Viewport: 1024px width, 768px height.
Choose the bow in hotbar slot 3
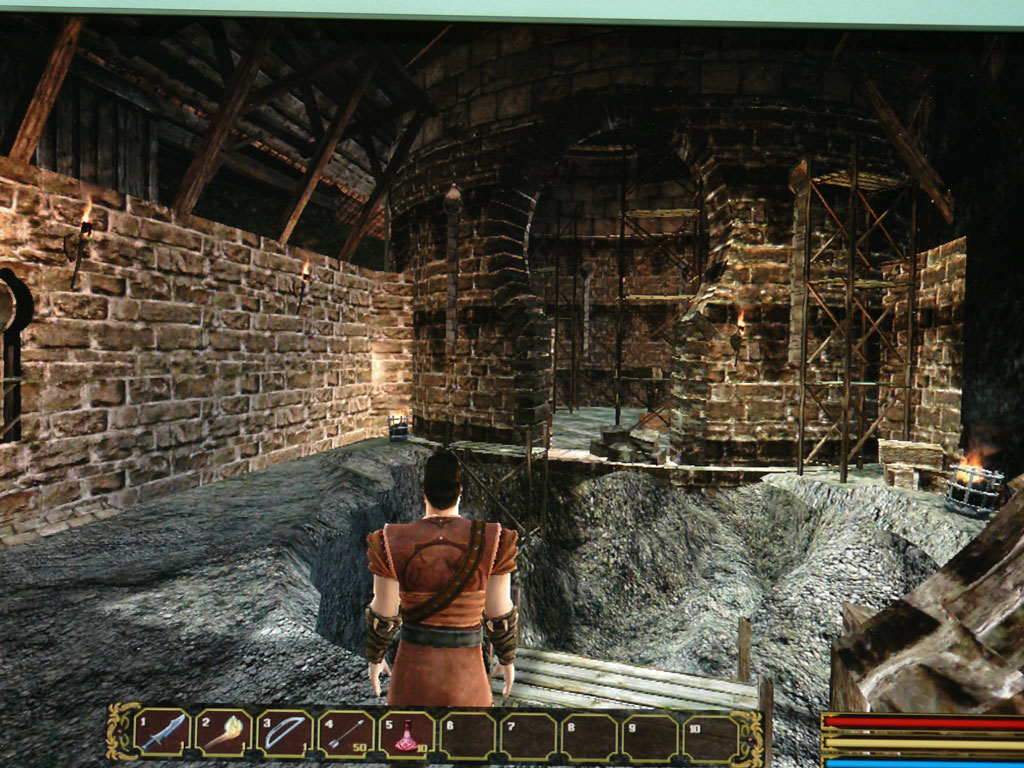coord(286,733)
